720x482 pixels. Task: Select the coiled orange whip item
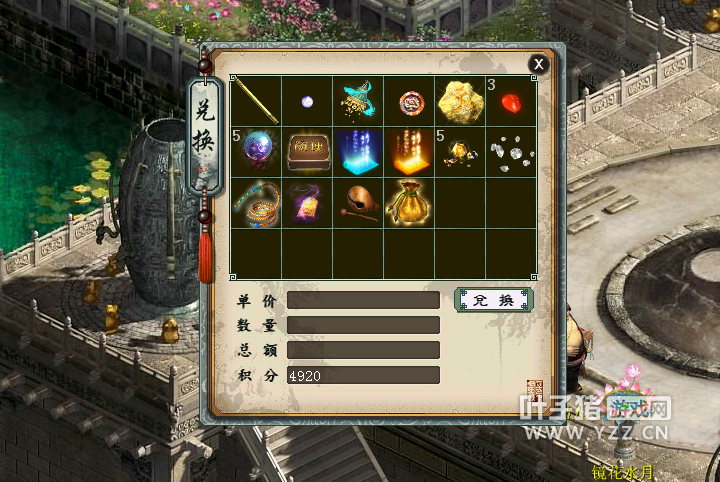pyautogui.click(x=256, y=203)
